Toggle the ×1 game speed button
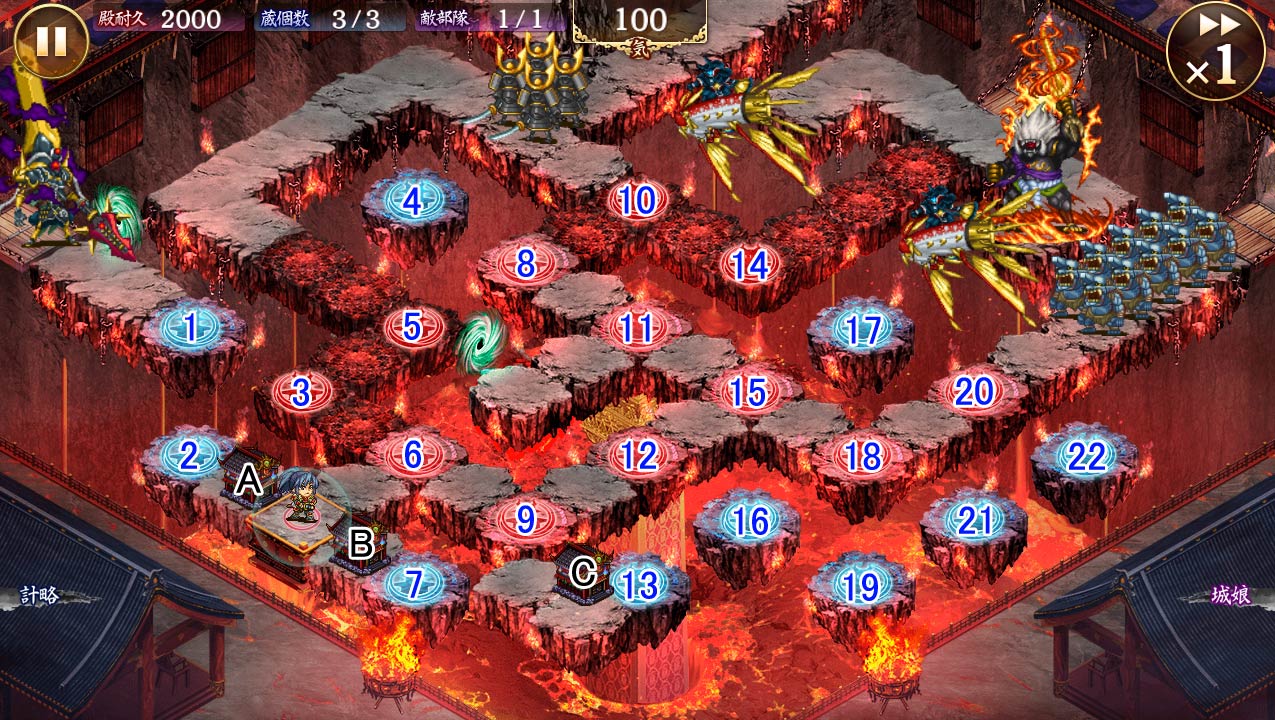 1215,50
